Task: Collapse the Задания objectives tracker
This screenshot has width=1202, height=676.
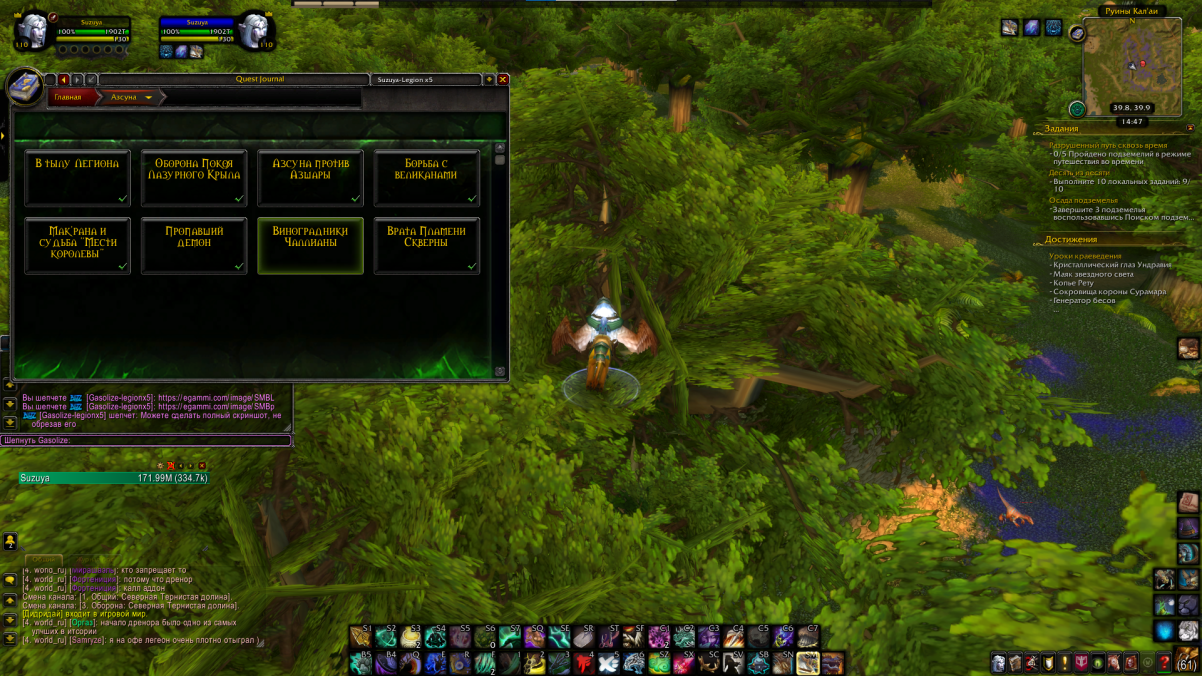Action: click(1190, 129)
